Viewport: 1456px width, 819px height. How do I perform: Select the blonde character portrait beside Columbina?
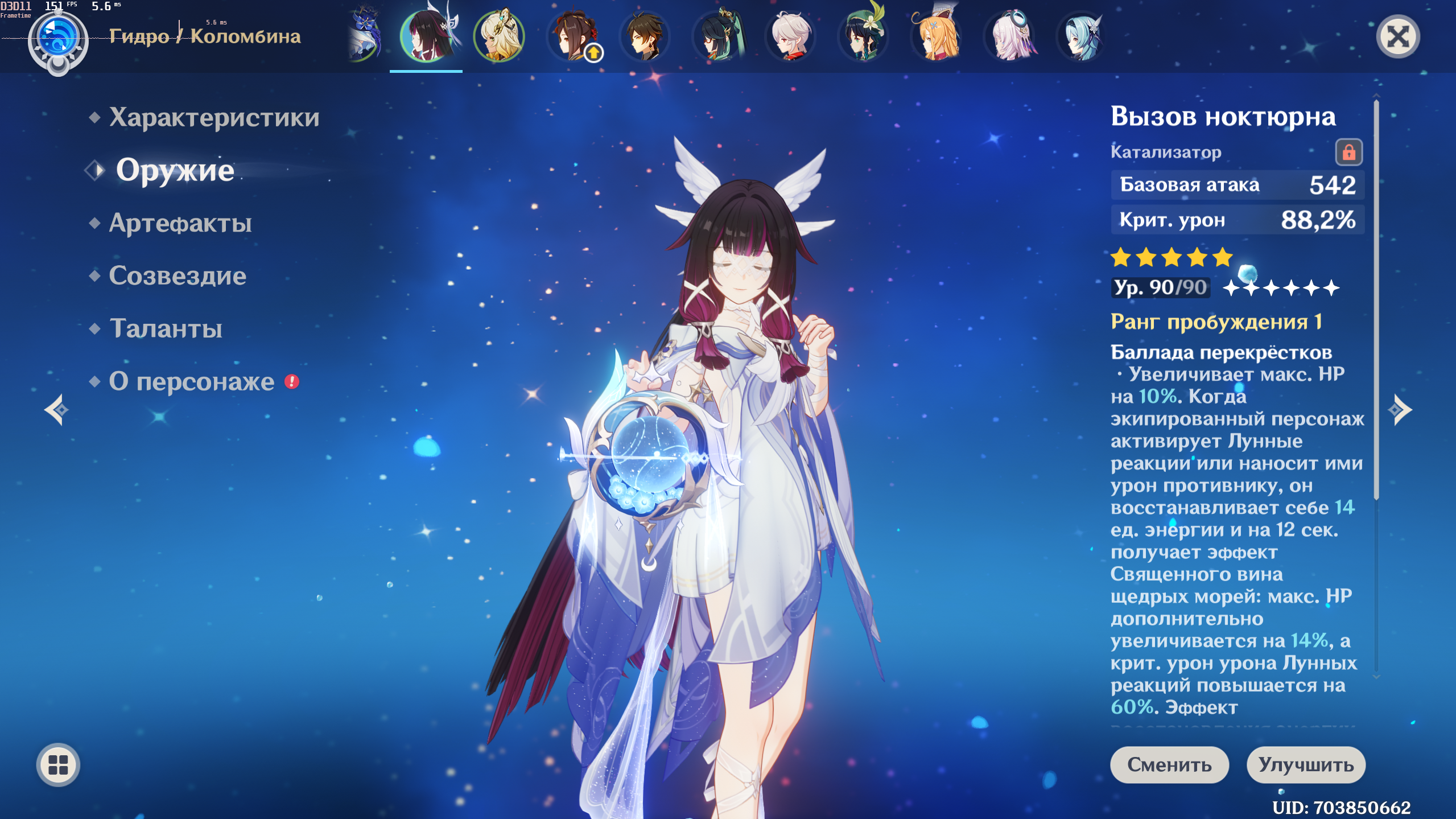pyautogui.click(x=499, y=36)
